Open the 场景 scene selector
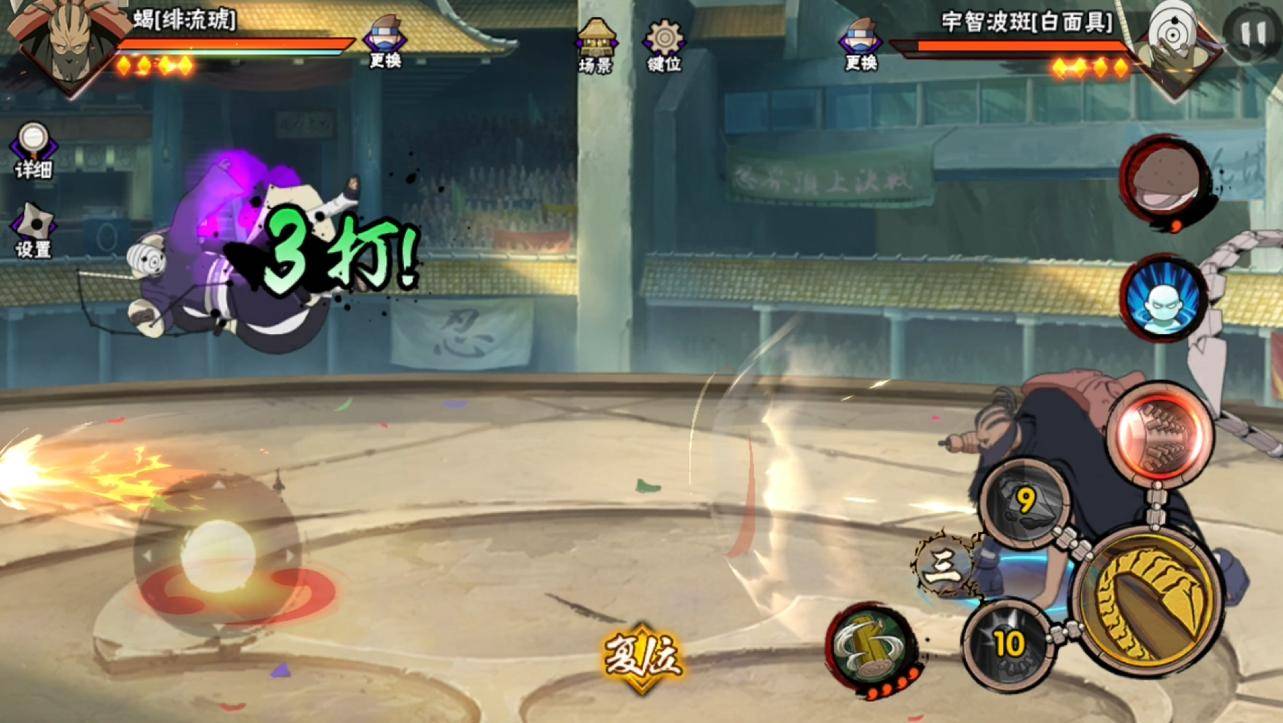 [595, 45]
